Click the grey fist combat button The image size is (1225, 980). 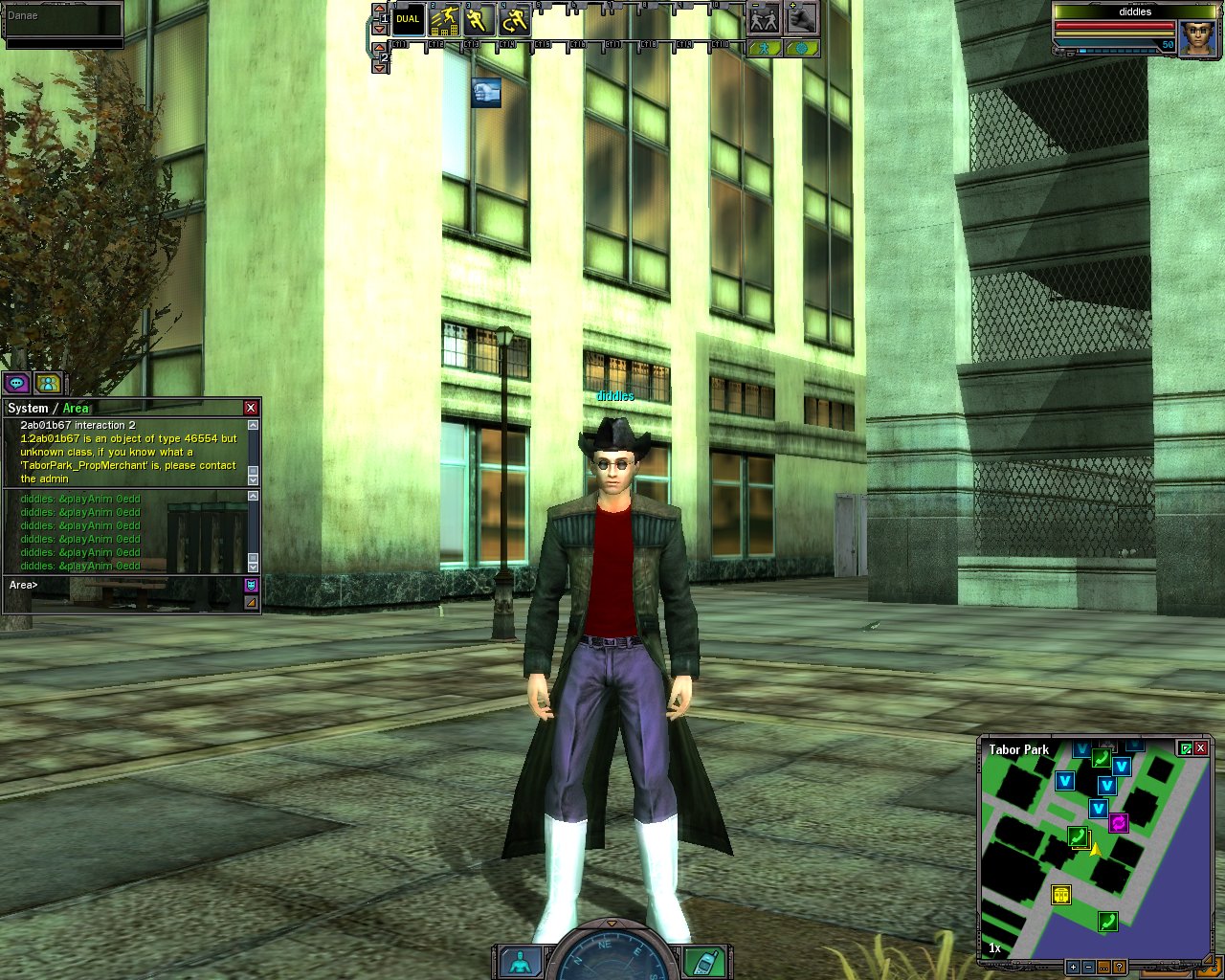tap(802, 18)
